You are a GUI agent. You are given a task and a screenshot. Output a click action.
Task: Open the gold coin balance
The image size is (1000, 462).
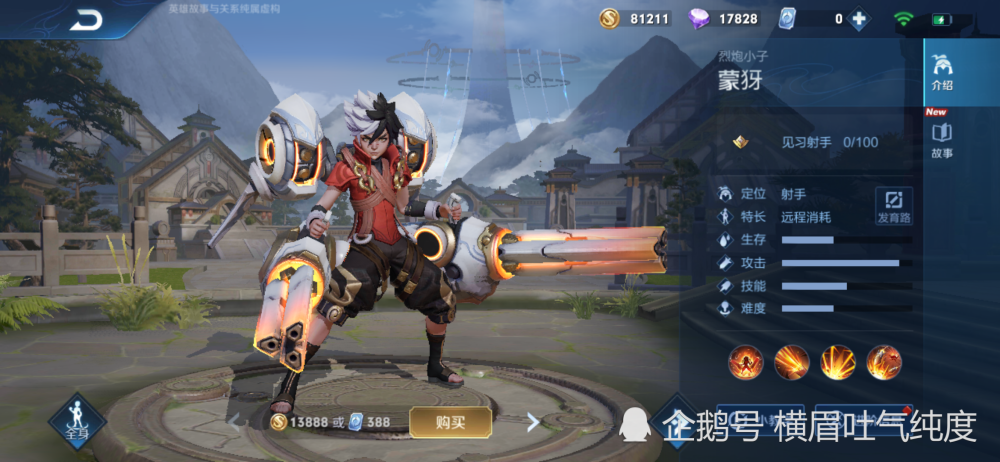[635, 19]
